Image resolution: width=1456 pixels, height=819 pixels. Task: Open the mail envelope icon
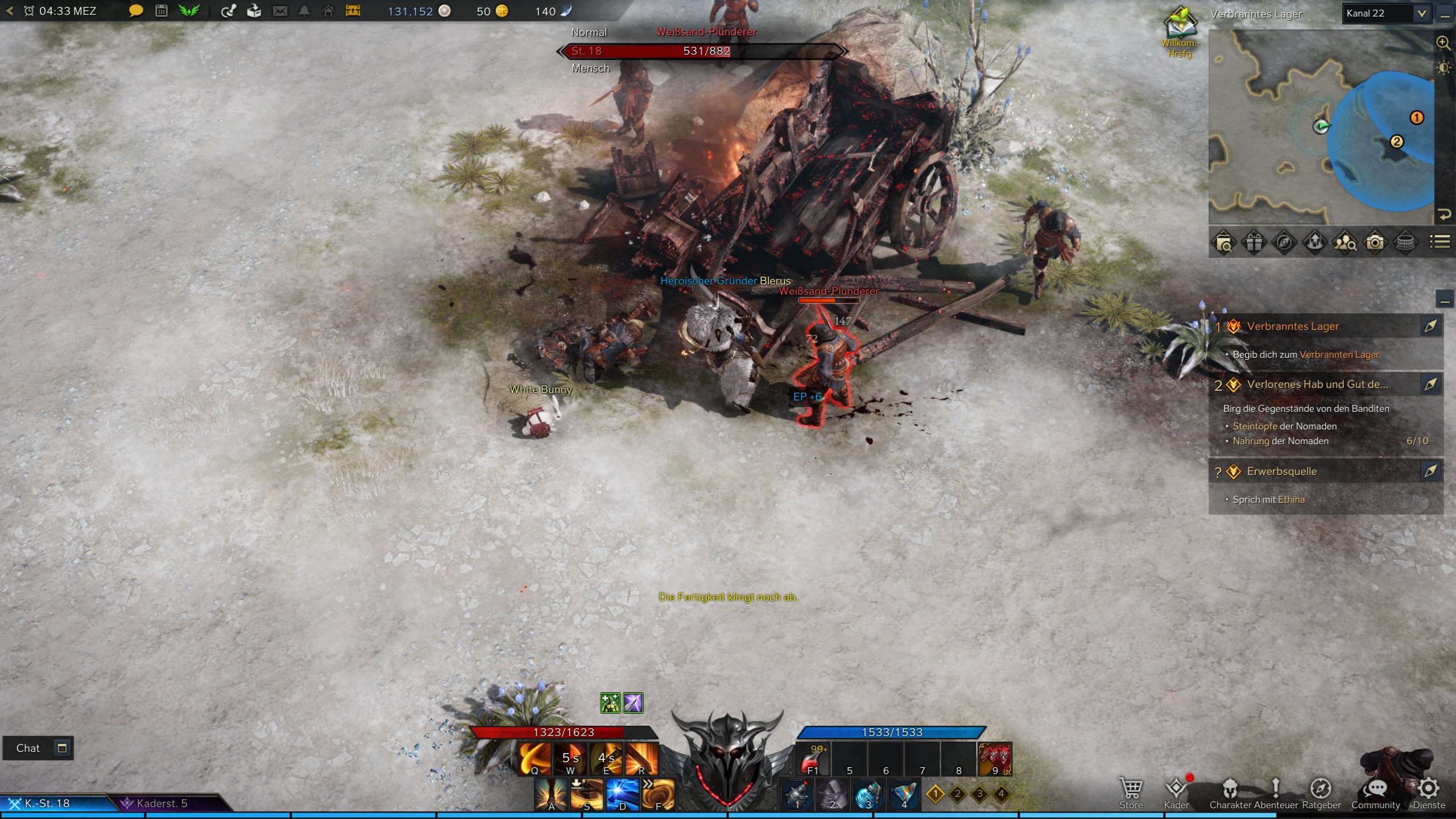[280, 11]
